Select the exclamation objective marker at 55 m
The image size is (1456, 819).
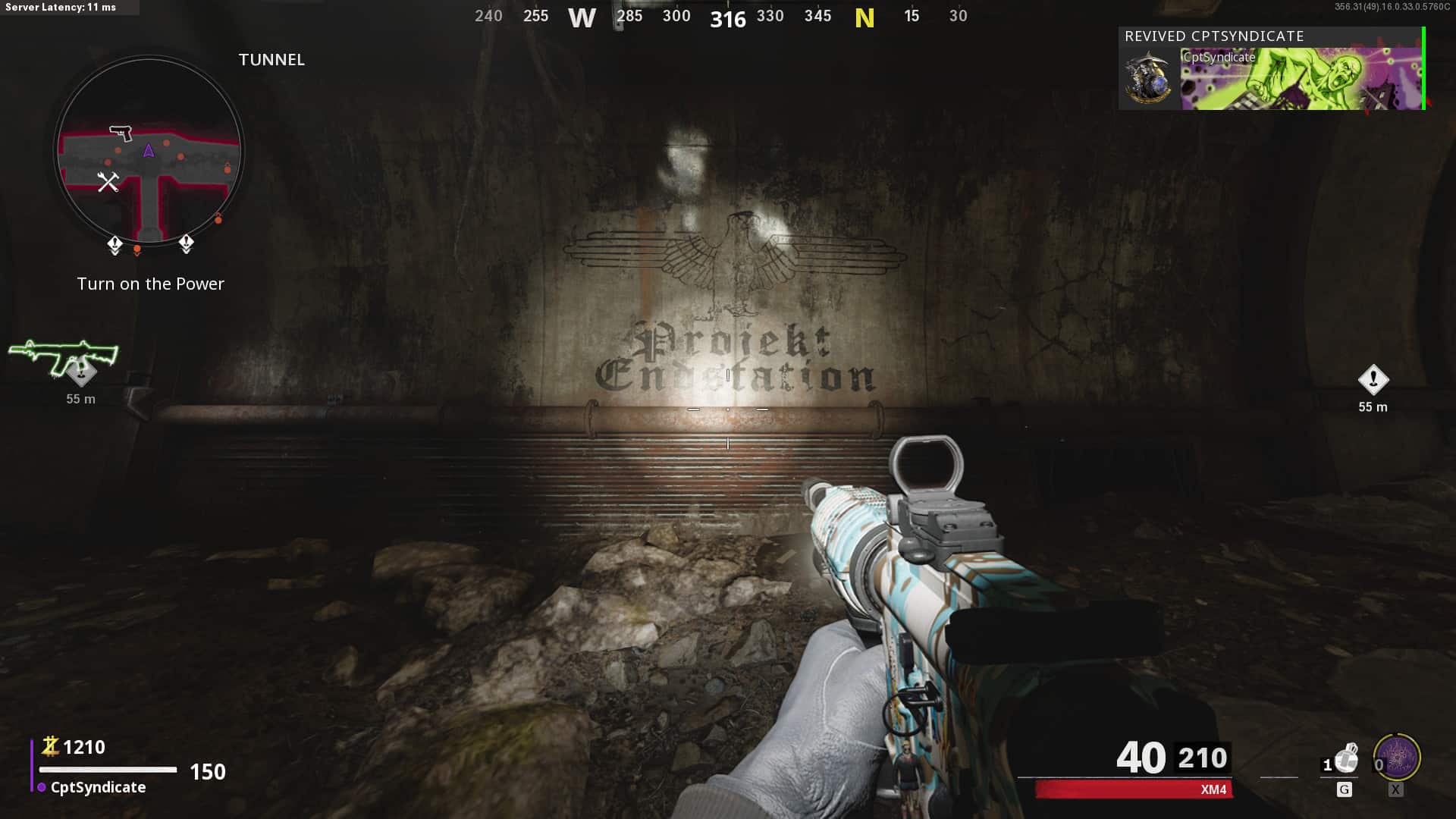[x=1373, y=380]
